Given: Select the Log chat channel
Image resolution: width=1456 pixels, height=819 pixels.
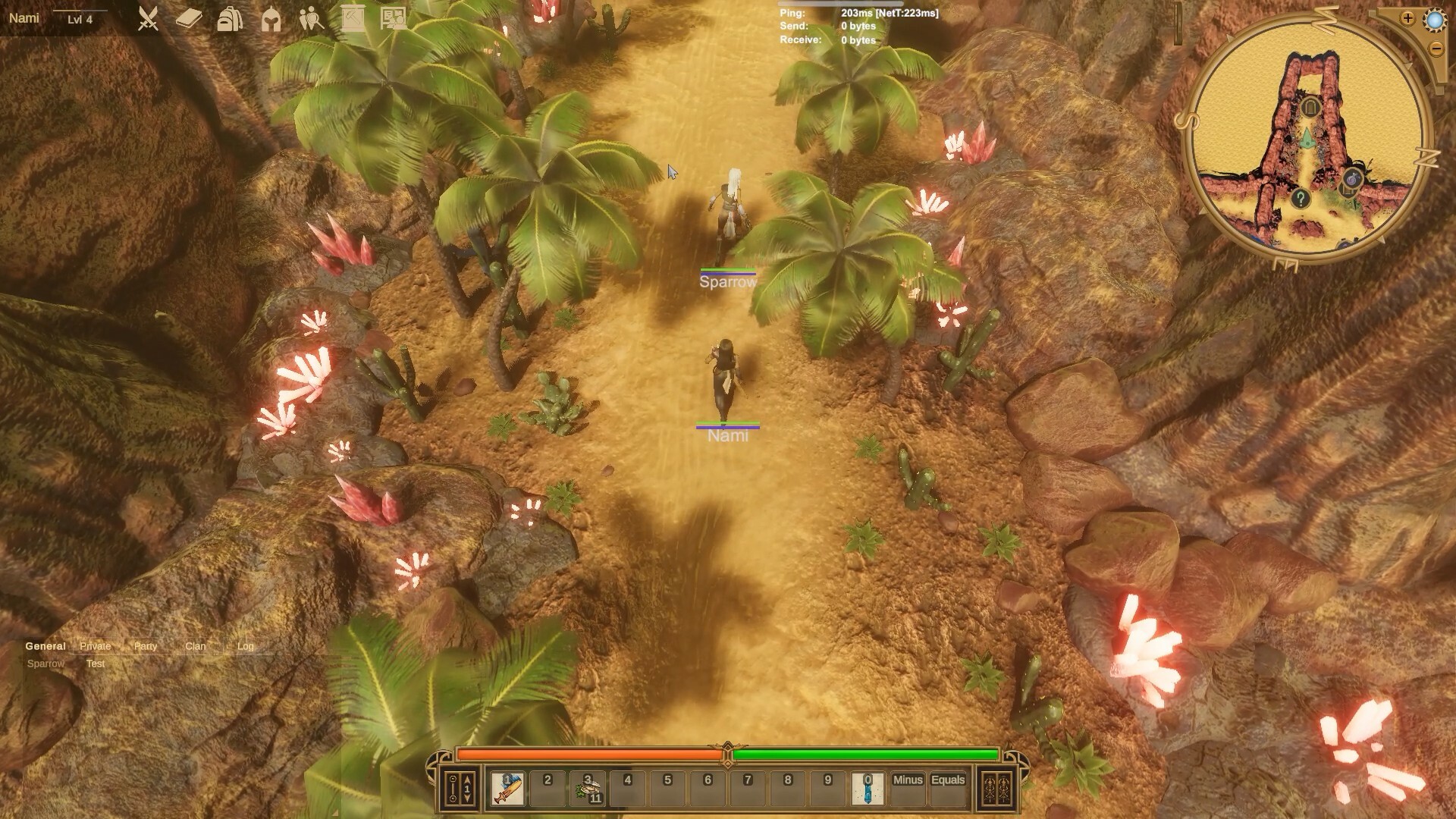Looking at the screenshot, I should click(244, 645).
